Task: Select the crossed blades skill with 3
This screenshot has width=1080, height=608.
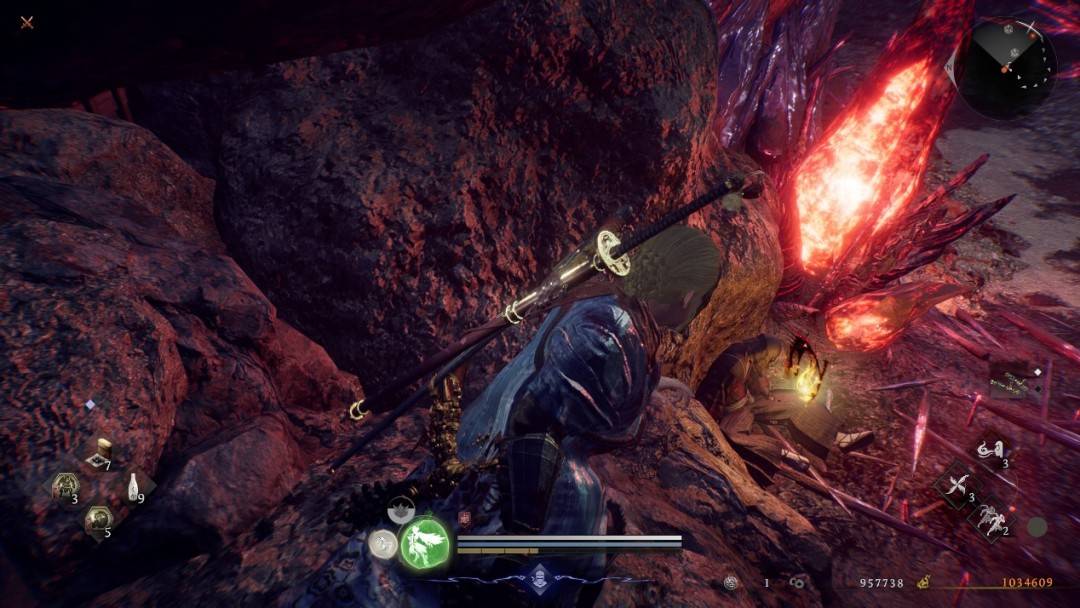Action: (x=956, y=487)
